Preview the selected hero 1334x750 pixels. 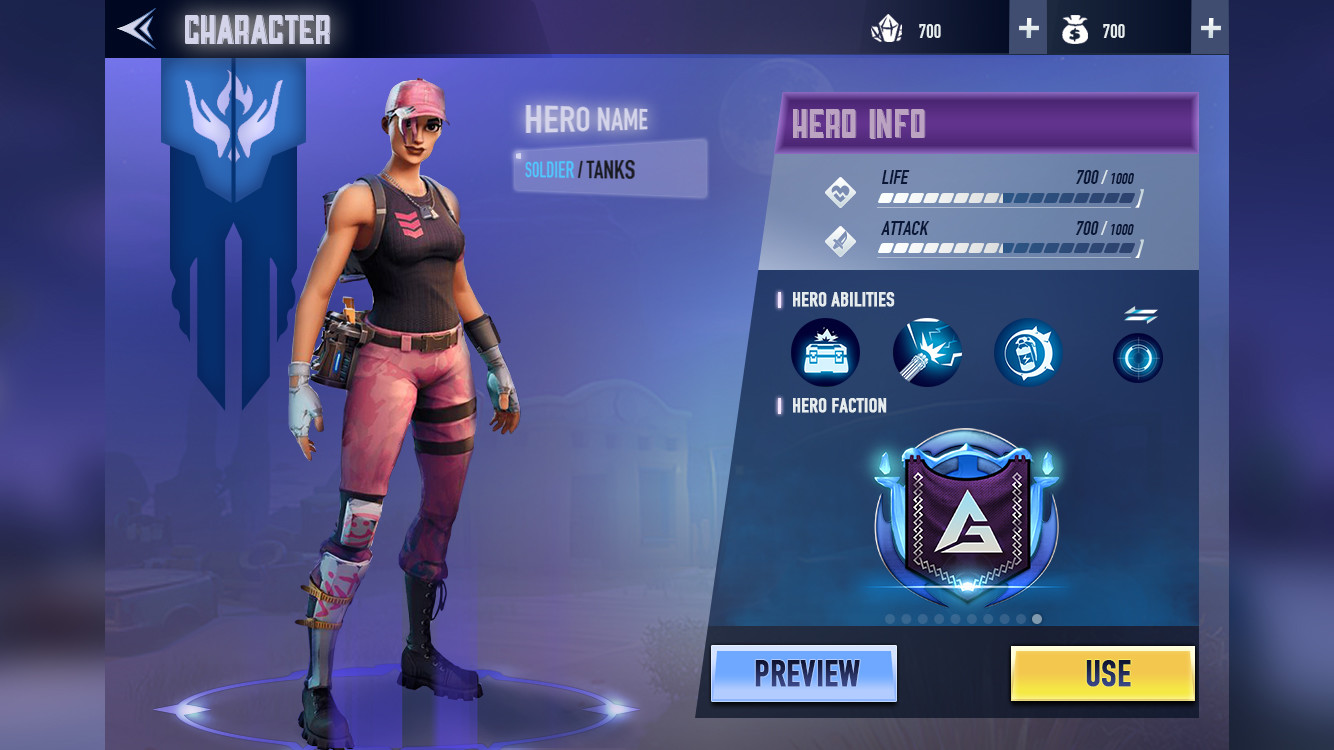pos(804,674)
